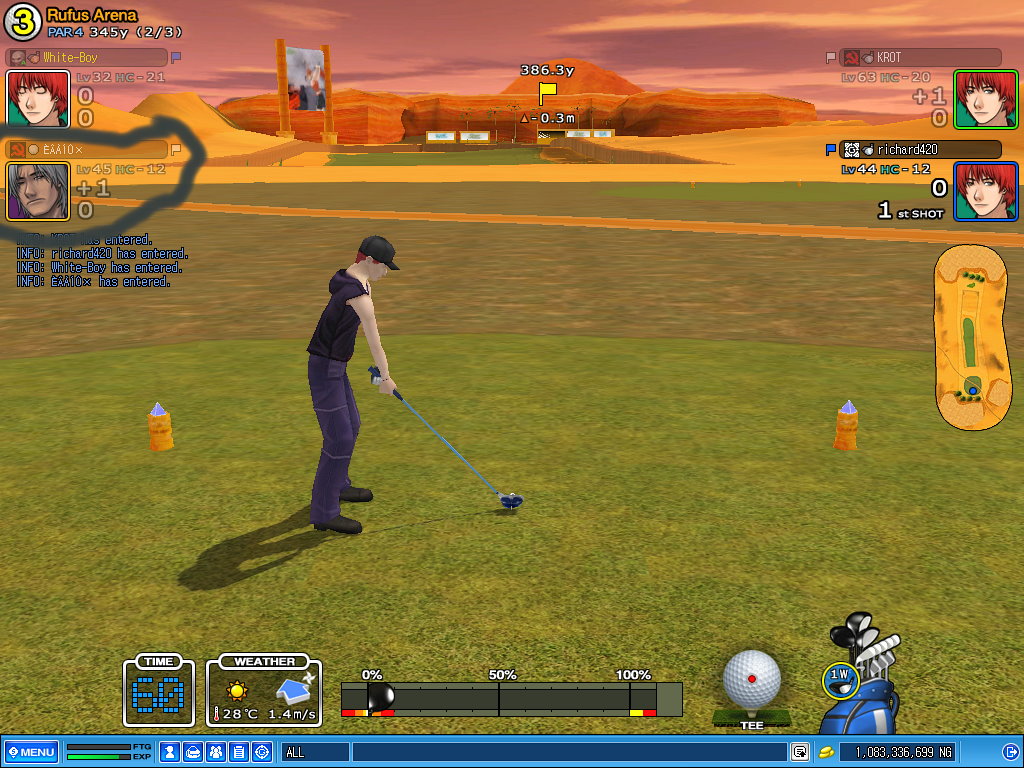Click the weather wind direction indicator
The height and width of the screenshot is (768, 1024).
[295, 689]
